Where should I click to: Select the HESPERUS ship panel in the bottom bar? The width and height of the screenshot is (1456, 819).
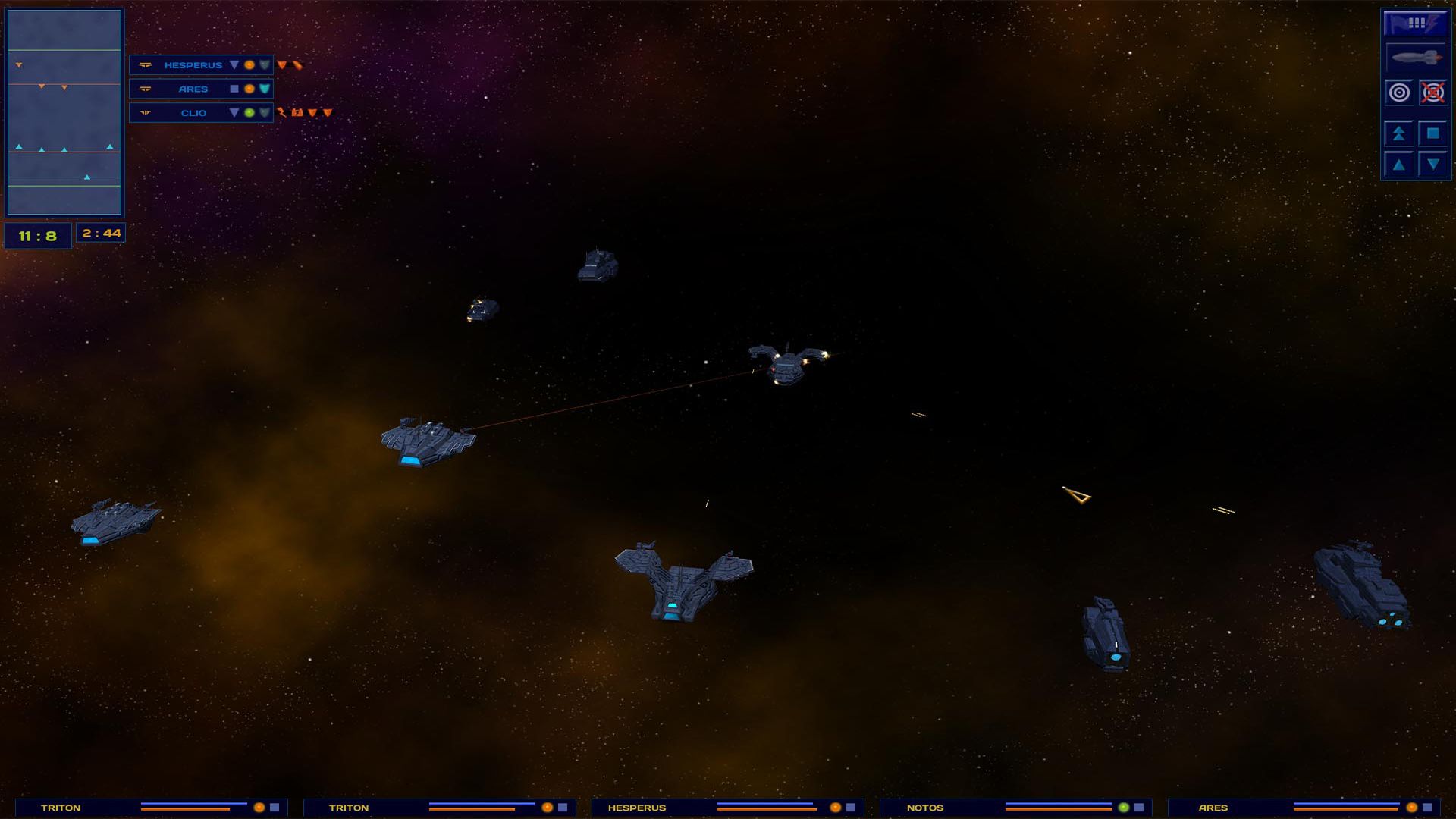[x=726, y=808]
